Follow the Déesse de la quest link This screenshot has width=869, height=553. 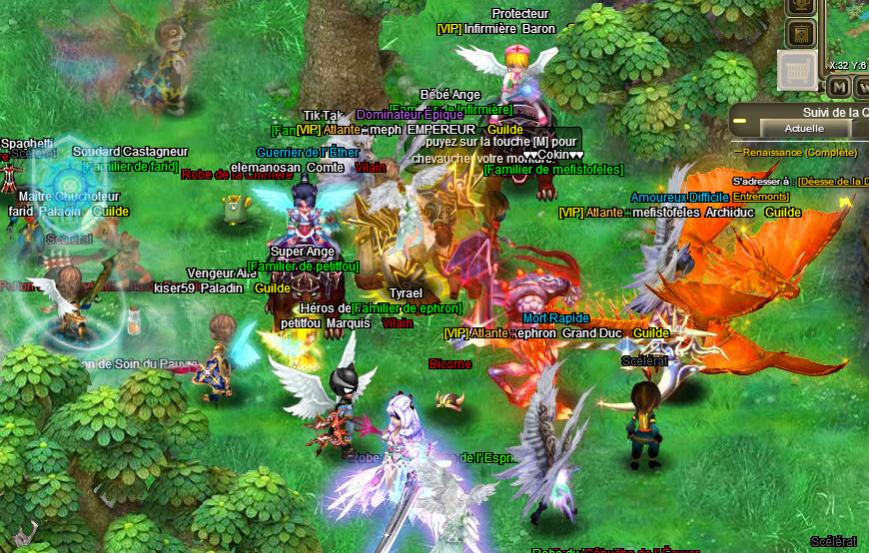[x=832, y=182]
